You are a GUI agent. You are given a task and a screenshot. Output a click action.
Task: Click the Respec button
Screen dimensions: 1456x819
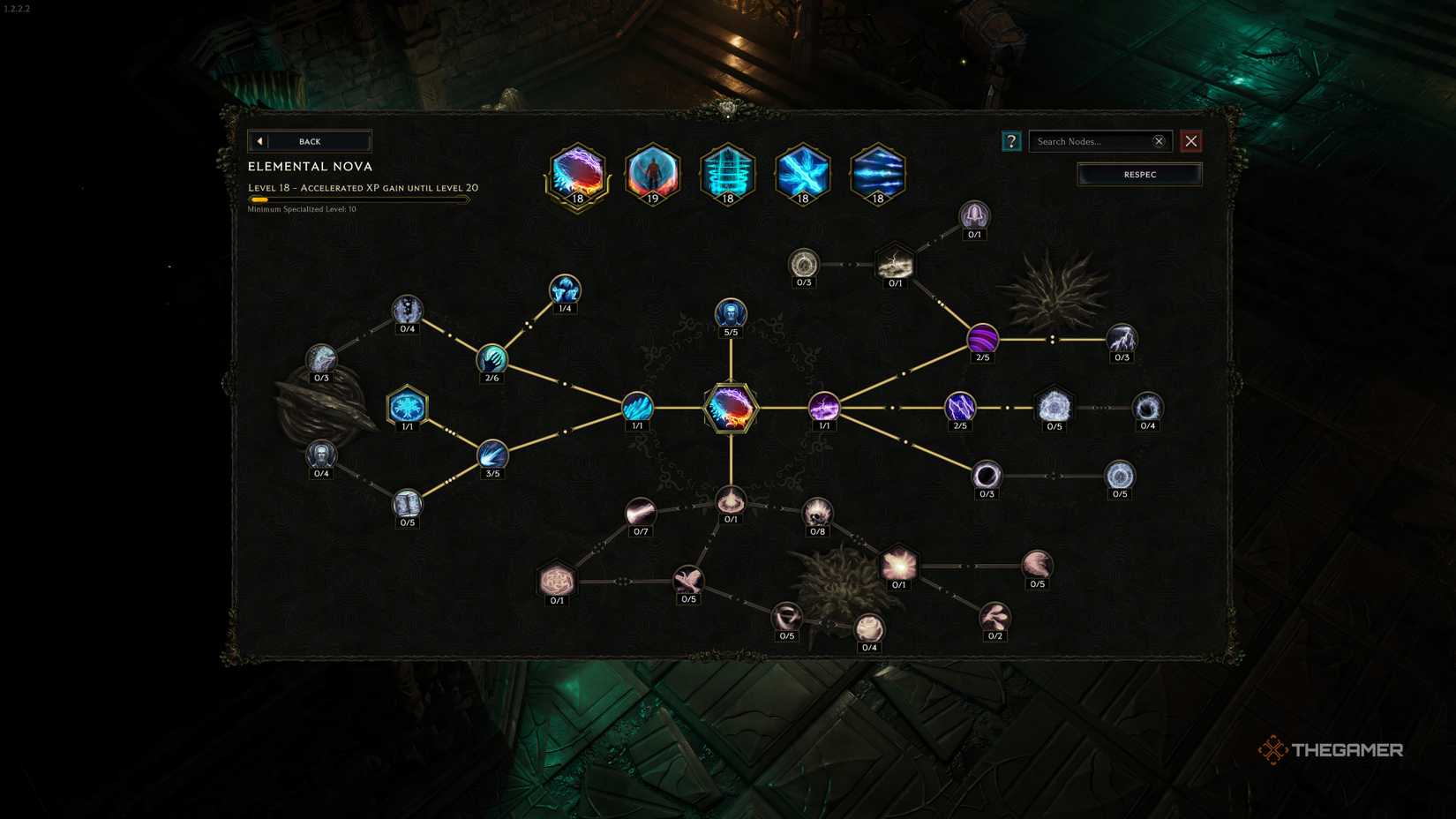tap(1139, 174)
